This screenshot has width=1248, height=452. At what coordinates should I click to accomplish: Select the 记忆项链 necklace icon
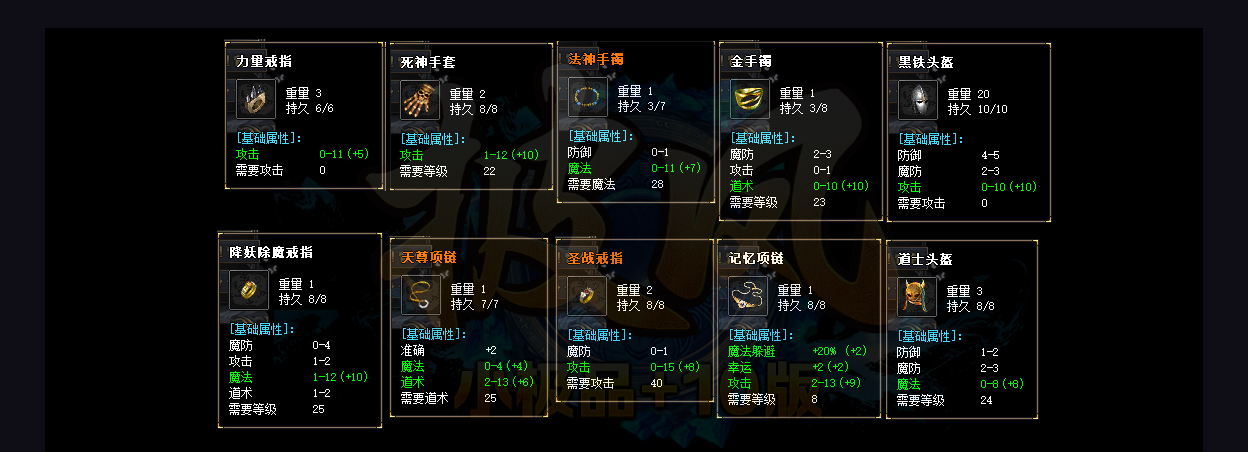[748, 296]
